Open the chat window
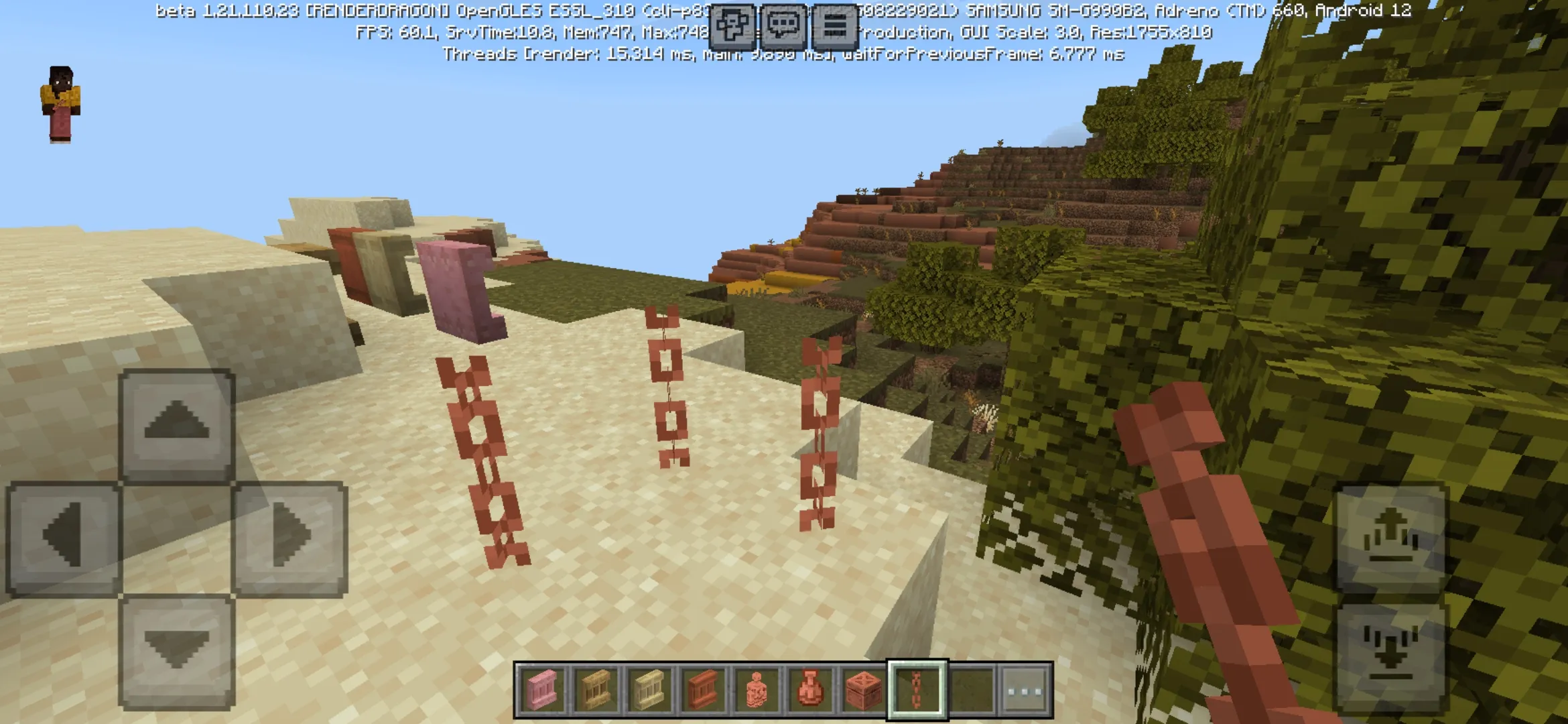 pos(783,26)
